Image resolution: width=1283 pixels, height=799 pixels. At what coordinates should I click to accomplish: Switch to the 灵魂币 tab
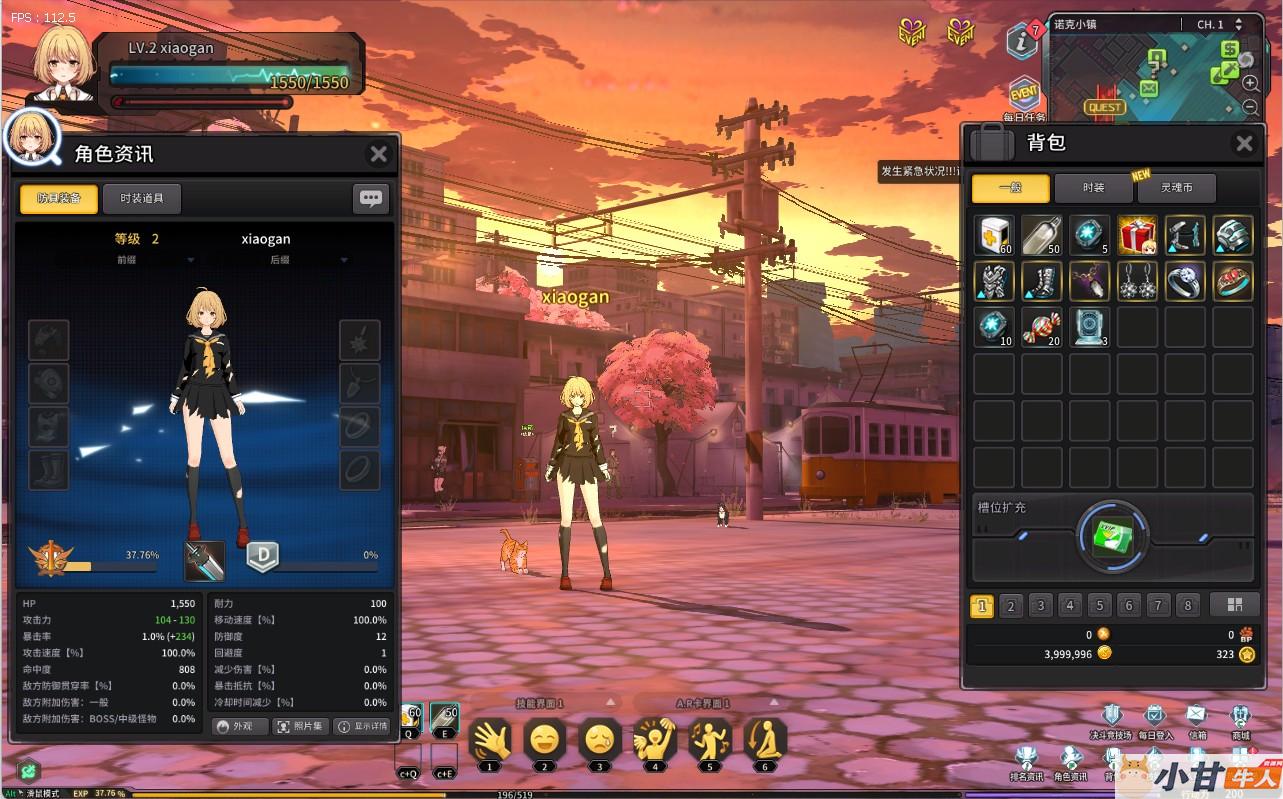click(1176, 188)
